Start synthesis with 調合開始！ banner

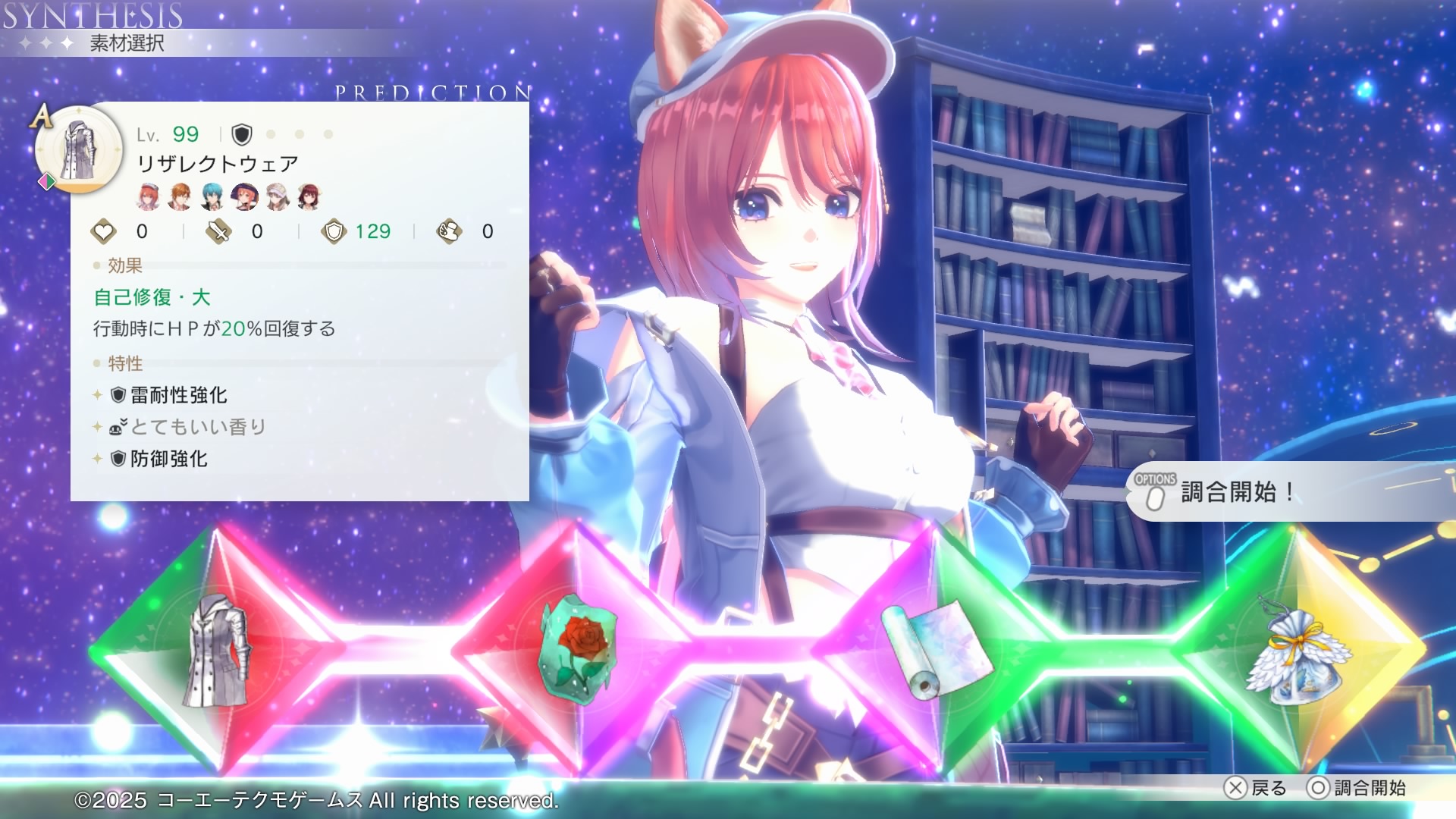1236,492
